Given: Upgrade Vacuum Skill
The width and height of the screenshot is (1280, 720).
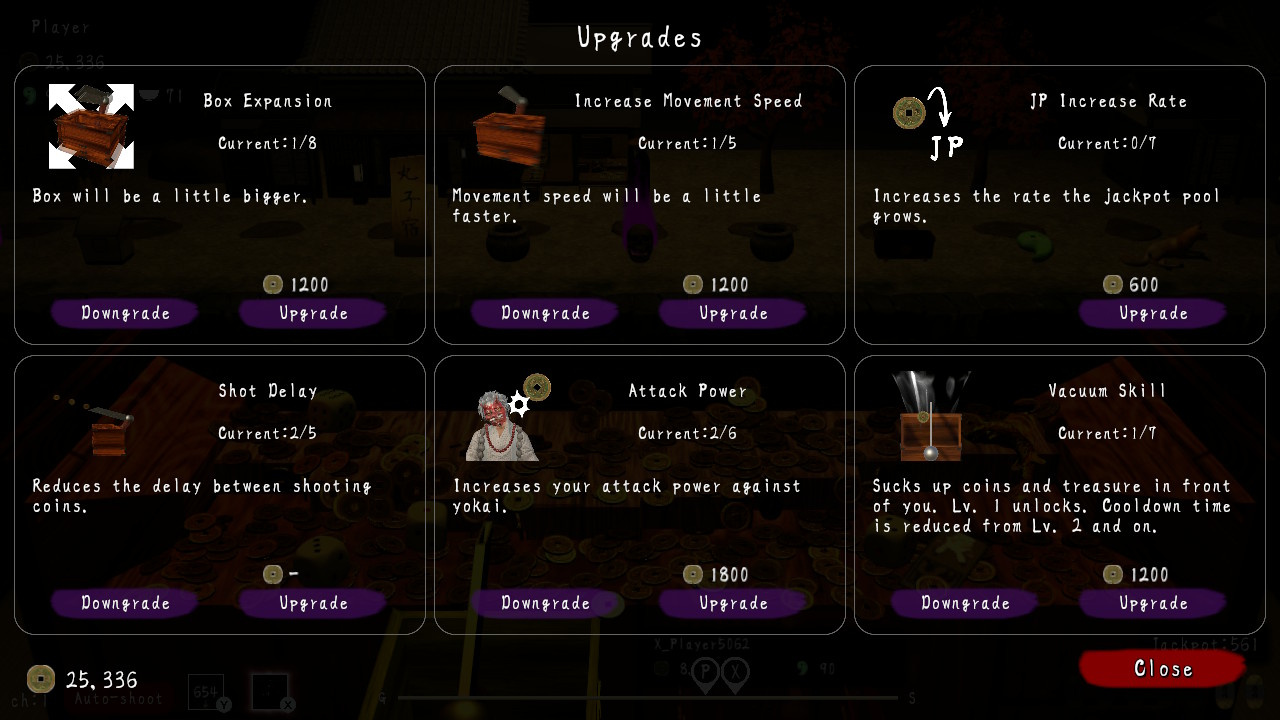Looking at the screenshot, I should pos(1152,603).
